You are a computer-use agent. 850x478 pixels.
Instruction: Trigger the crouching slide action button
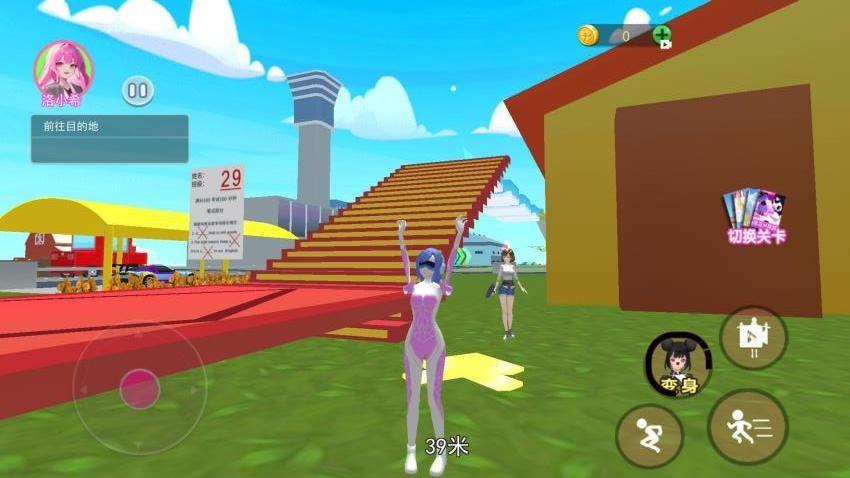click(649, 435)
